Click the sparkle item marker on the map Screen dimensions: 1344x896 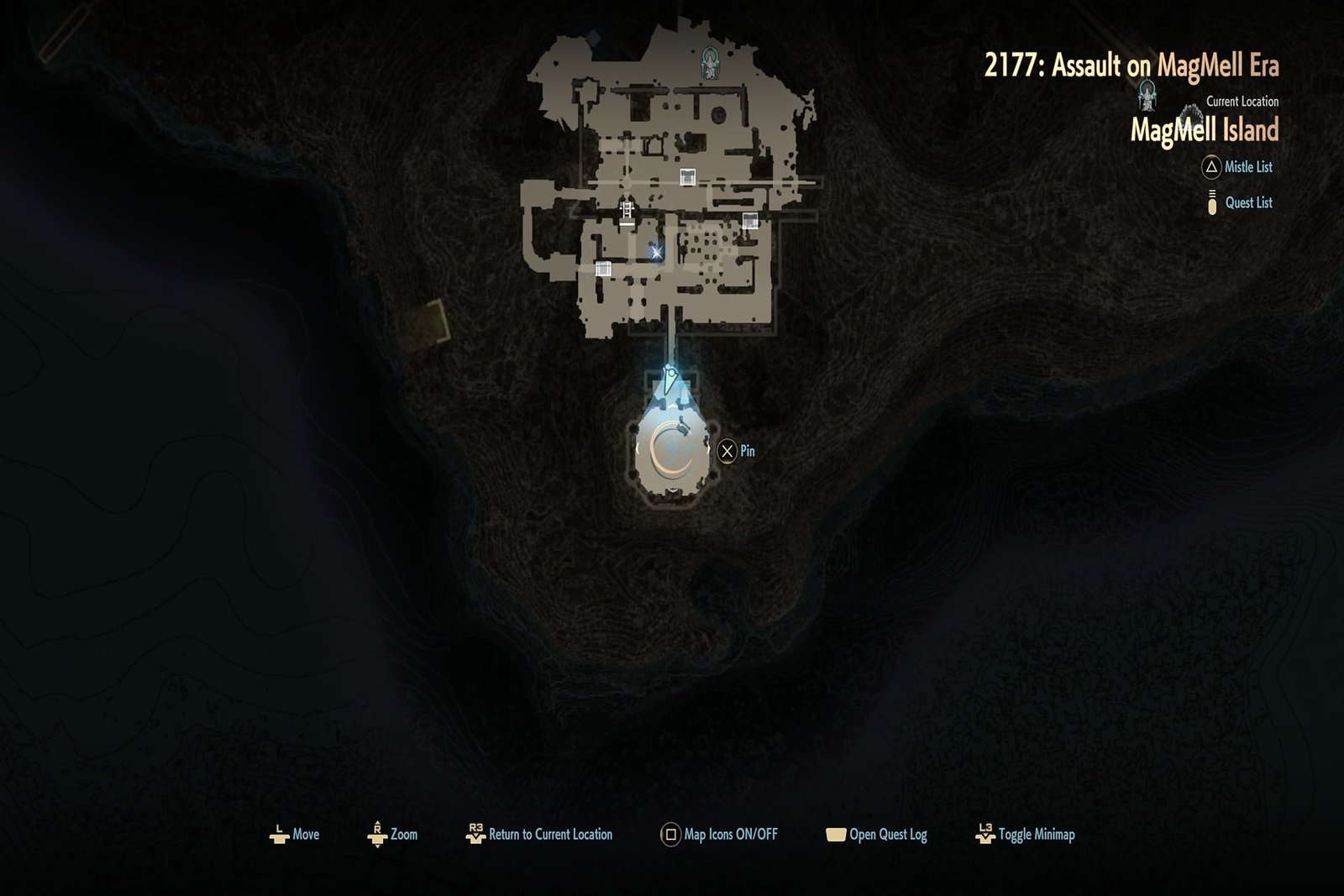(658, 253)
